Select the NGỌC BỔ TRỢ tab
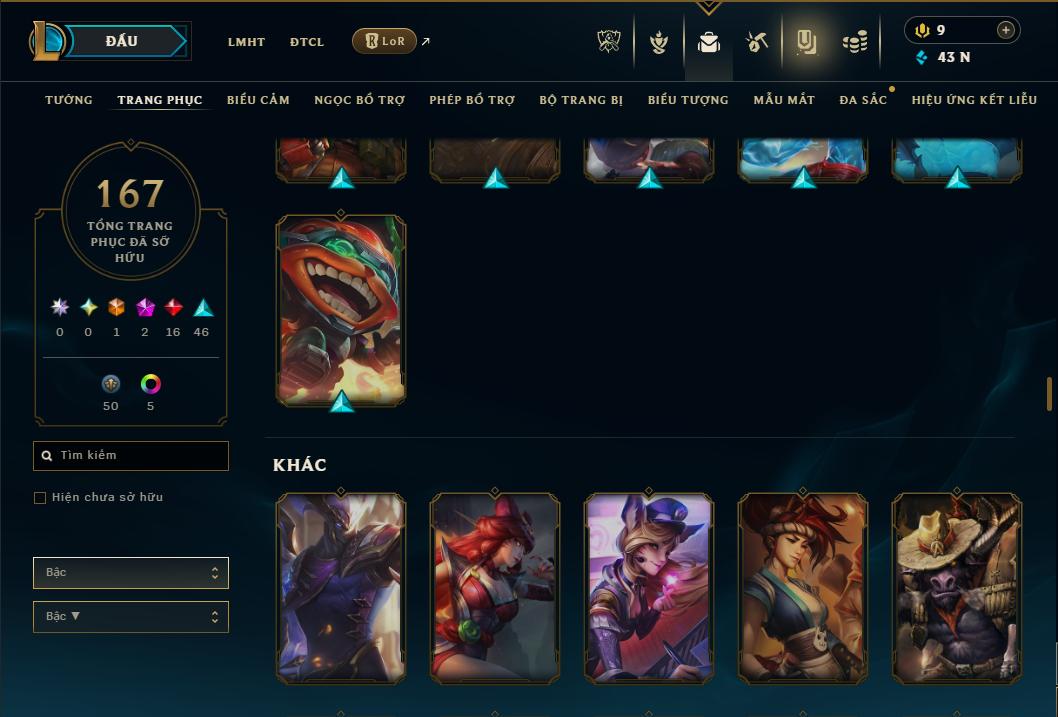This screenshot has height=717, width=1058. pyautogui.click(x=359, y=100)
